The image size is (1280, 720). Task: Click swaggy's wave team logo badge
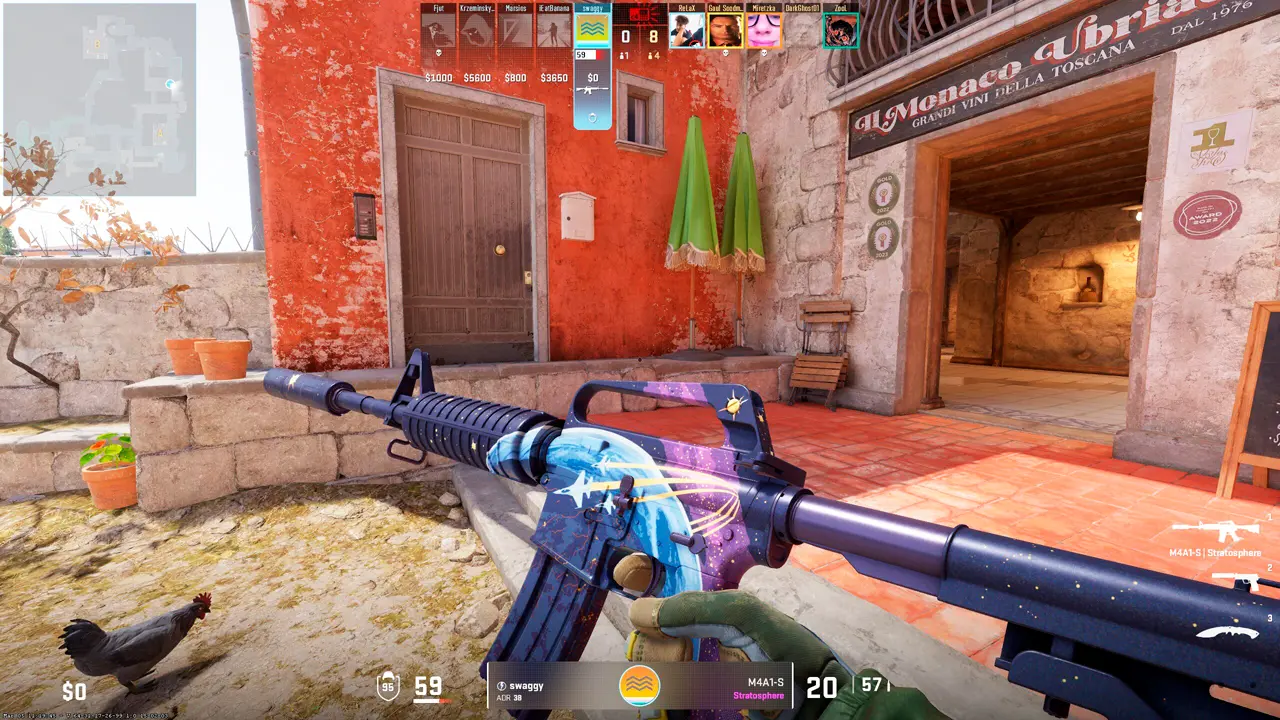coord(639,685)
